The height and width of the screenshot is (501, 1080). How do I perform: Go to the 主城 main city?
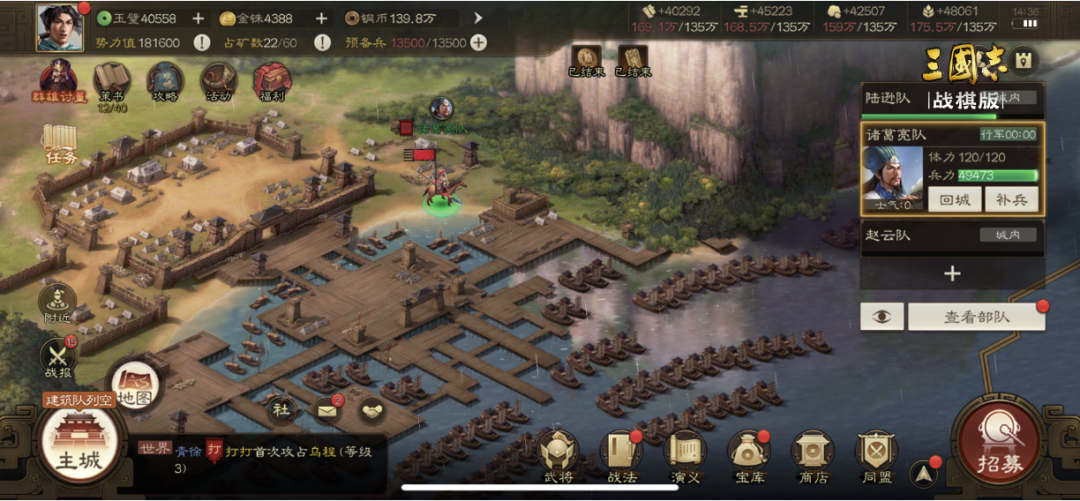pos(78,447)
